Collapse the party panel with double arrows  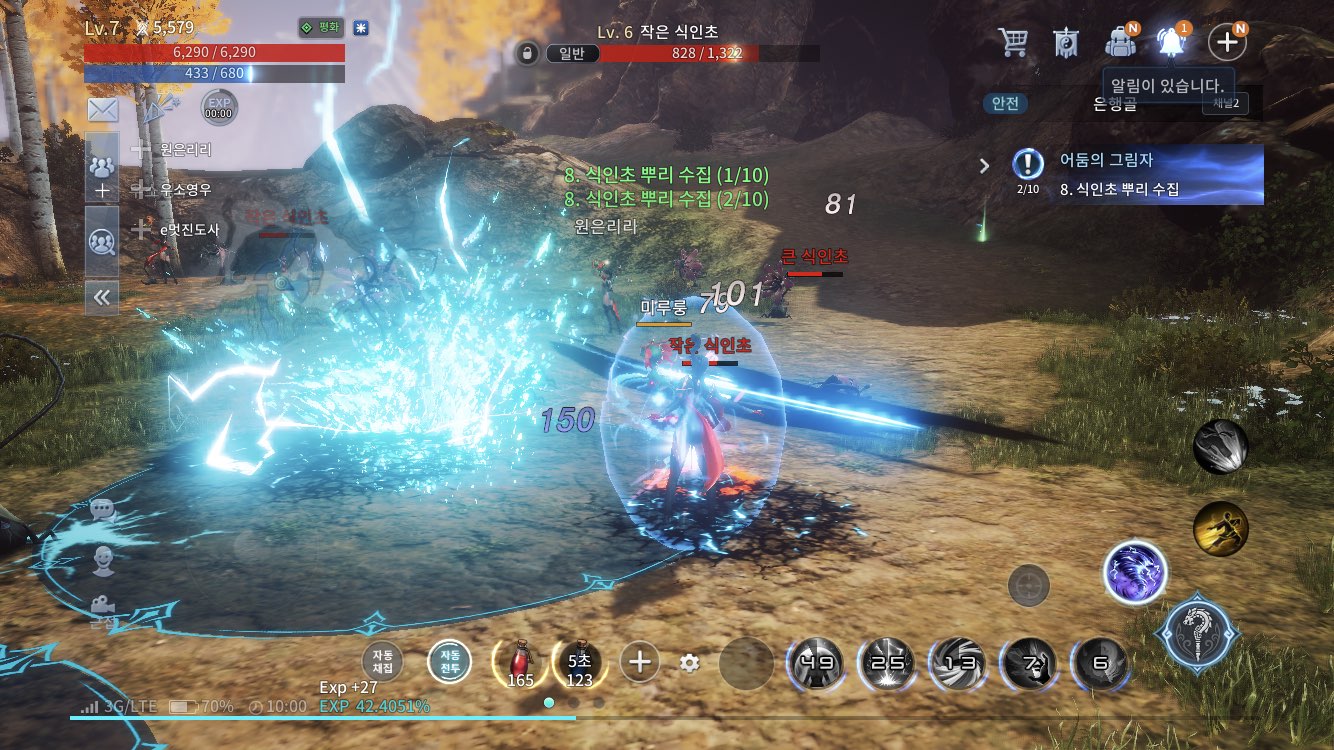pyautogui.click(x=102, y=296)
